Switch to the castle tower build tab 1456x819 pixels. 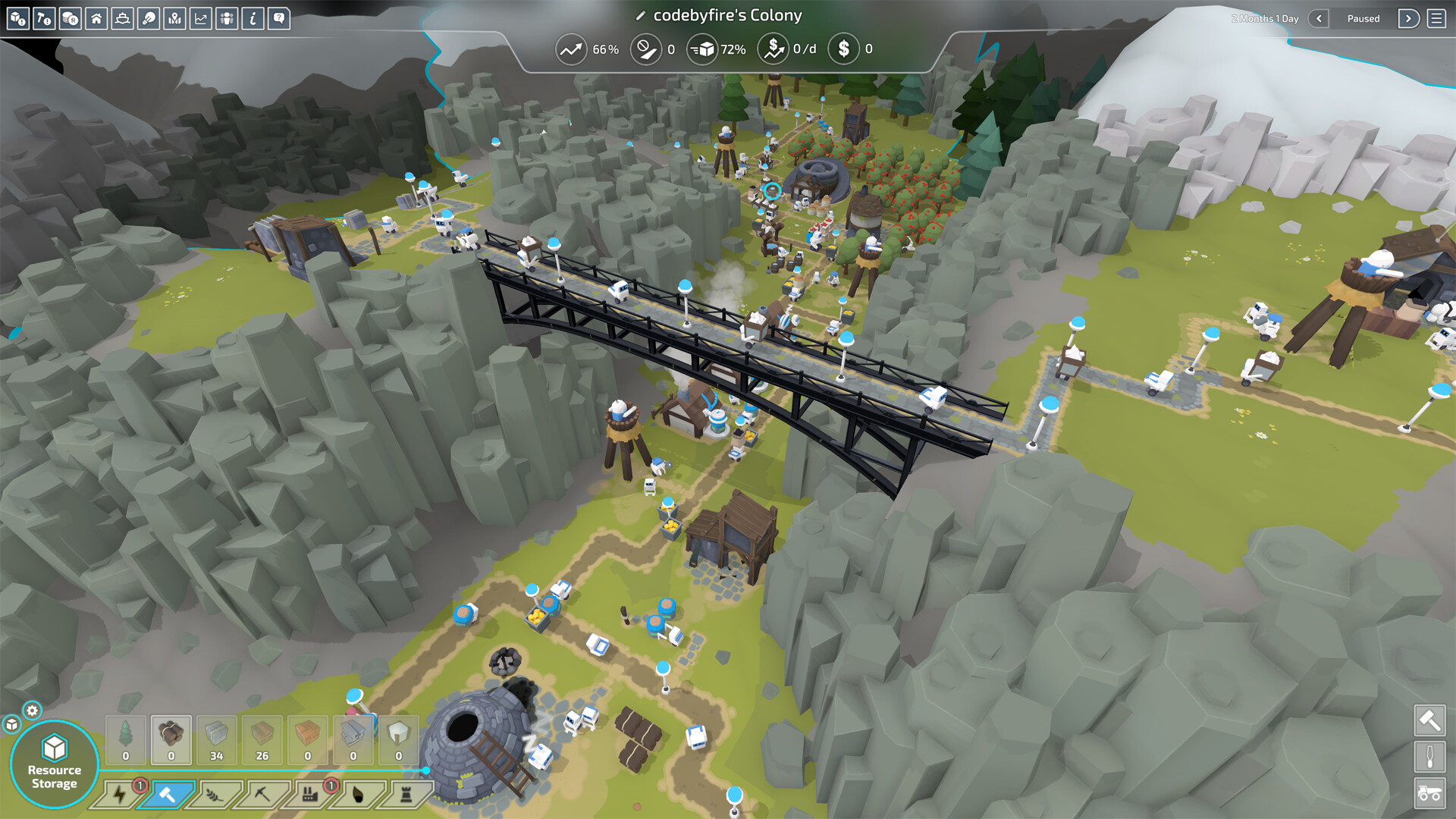[405, 795]
